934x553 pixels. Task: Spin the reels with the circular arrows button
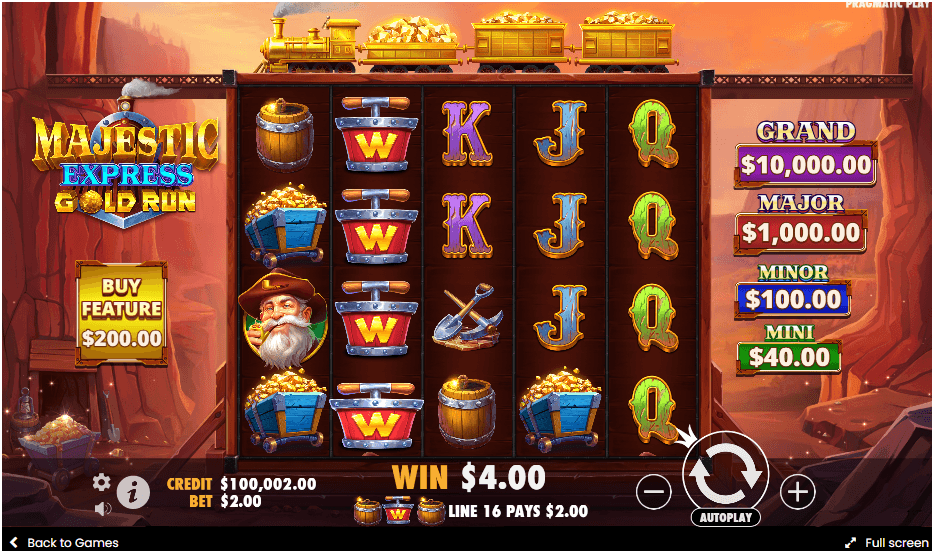coord(725,474)
